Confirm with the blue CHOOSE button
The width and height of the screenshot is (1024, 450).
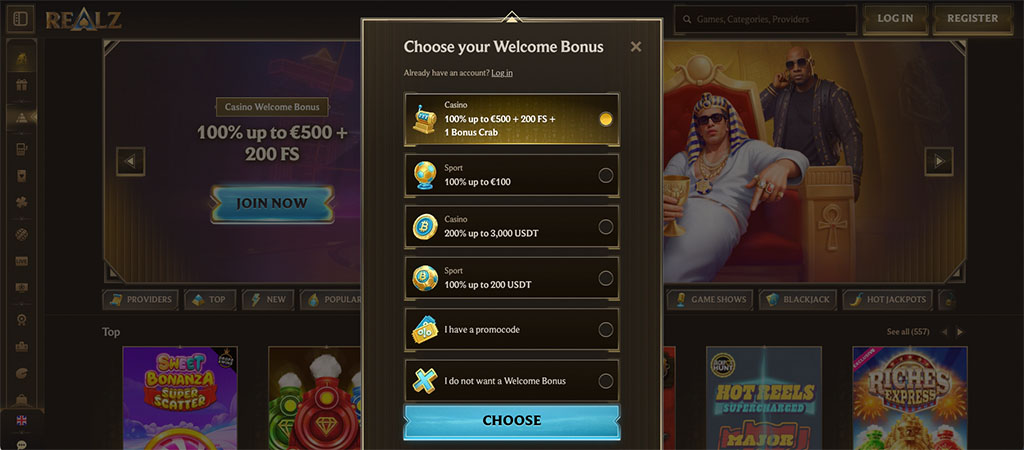pos(511,421)
